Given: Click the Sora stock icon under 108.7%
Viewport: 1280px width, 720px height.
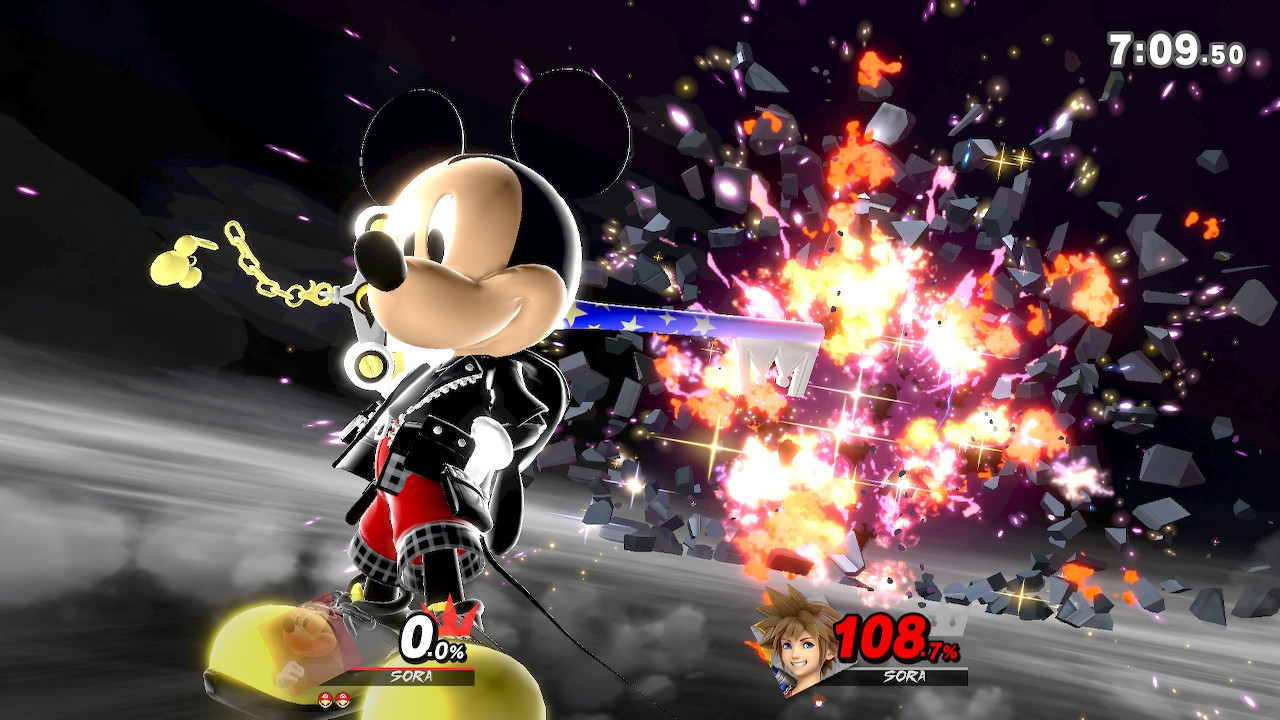Looking at the screenshot, I should [x=817, y=700].
